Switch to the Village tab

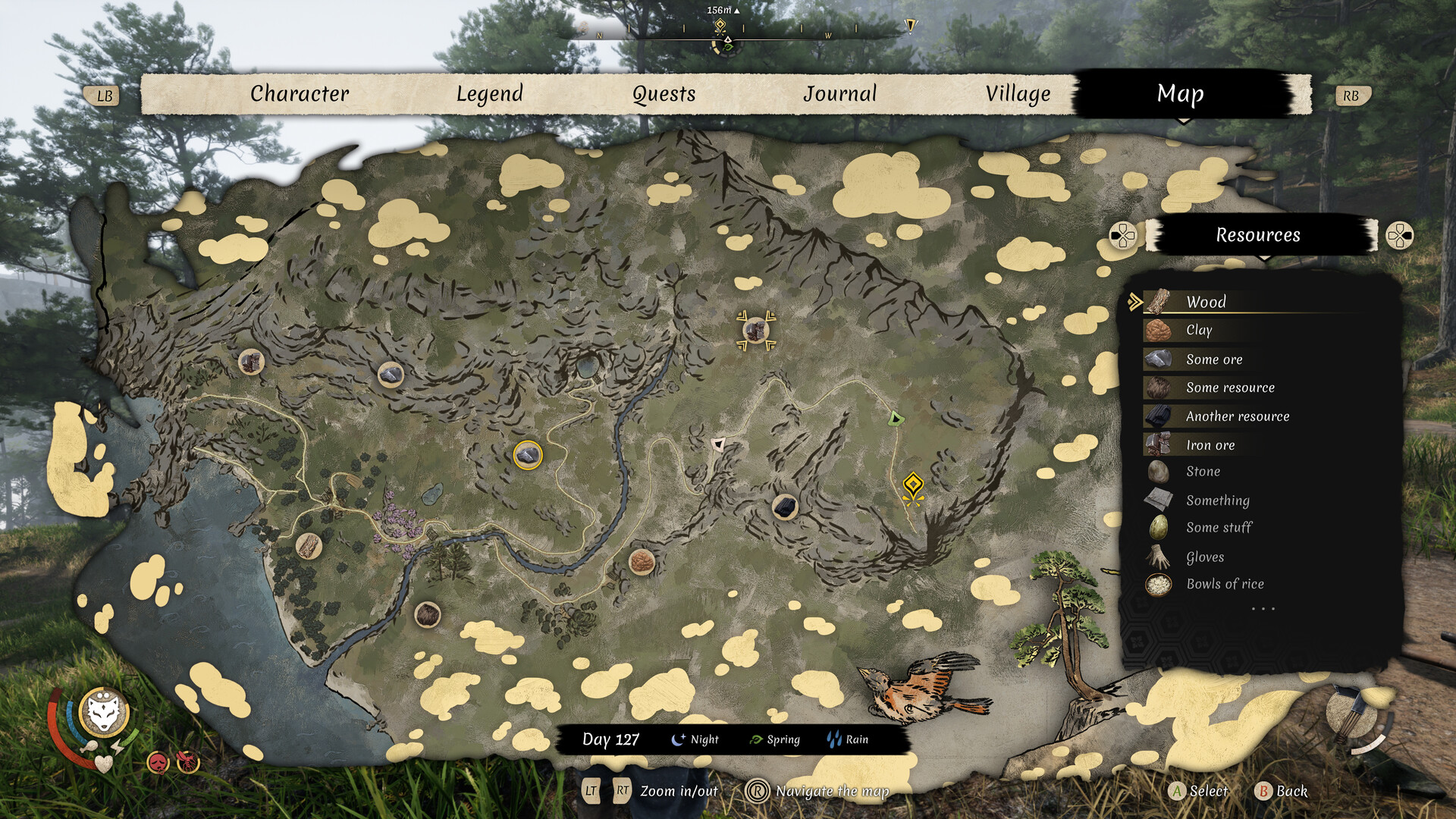(x=1018, y=94)
